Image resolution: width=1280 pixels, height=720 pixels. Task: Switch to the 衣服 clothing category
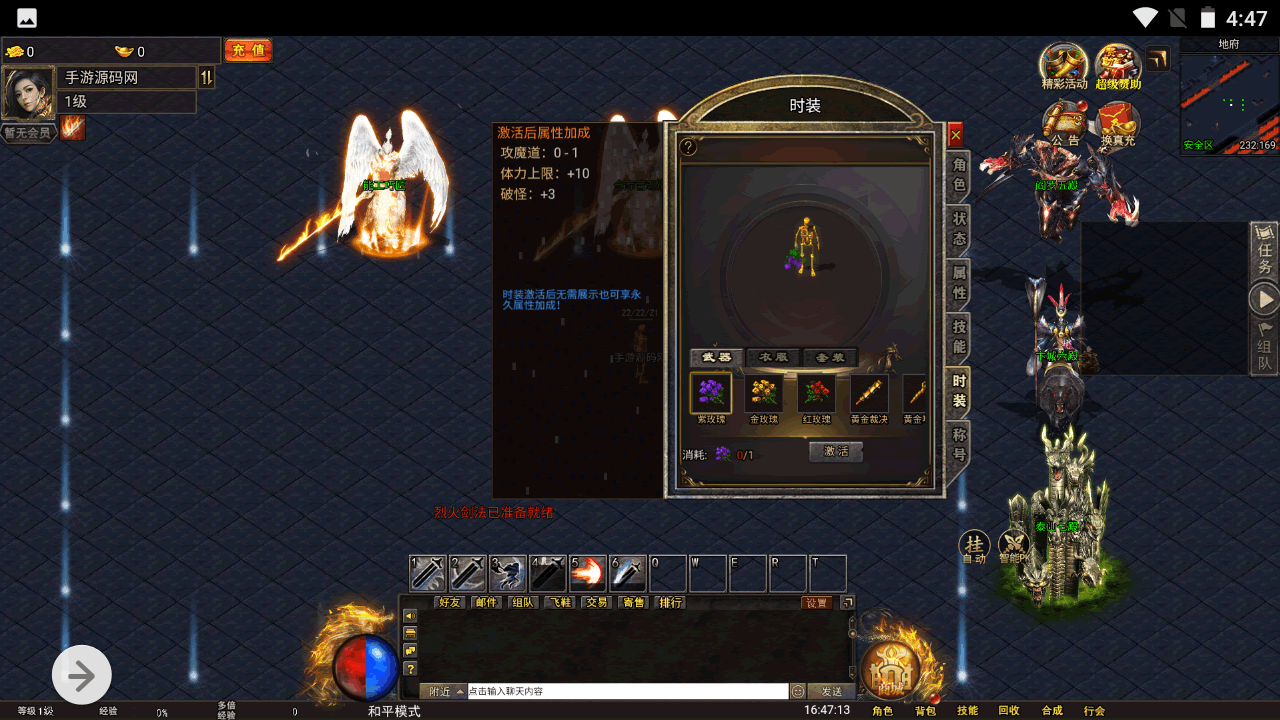774,358
